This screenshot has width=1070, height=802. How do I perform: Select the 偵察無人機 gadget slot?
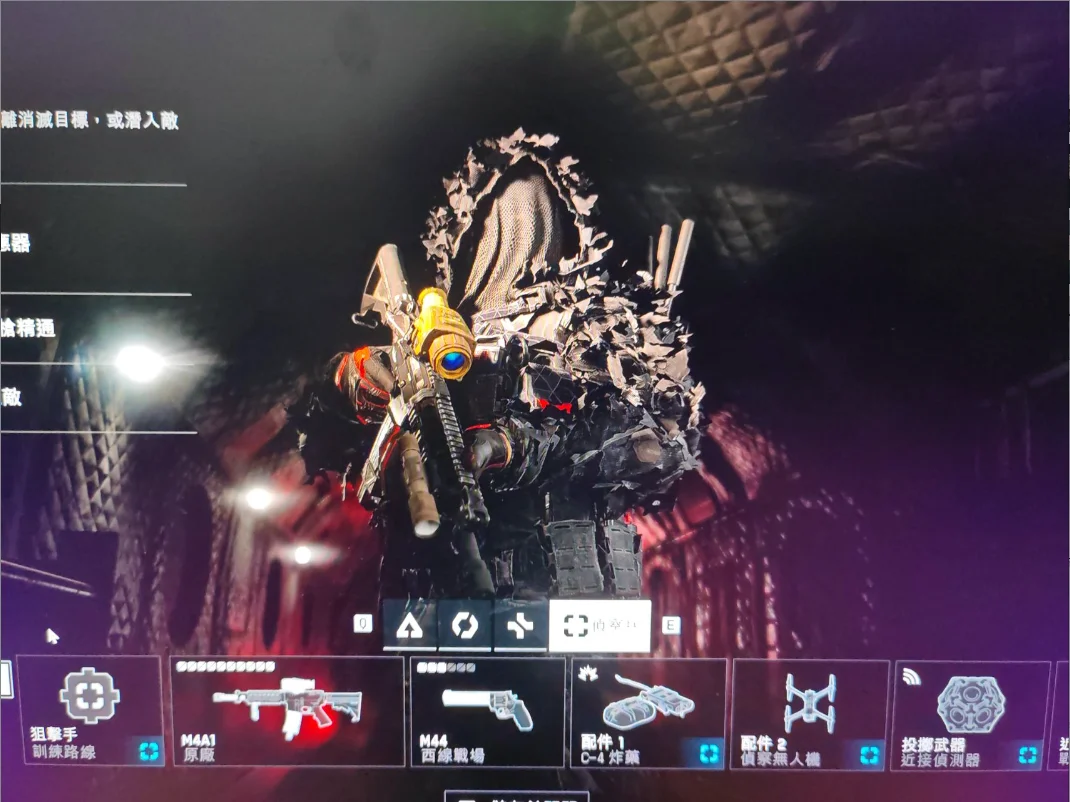[x=810, y=710]
